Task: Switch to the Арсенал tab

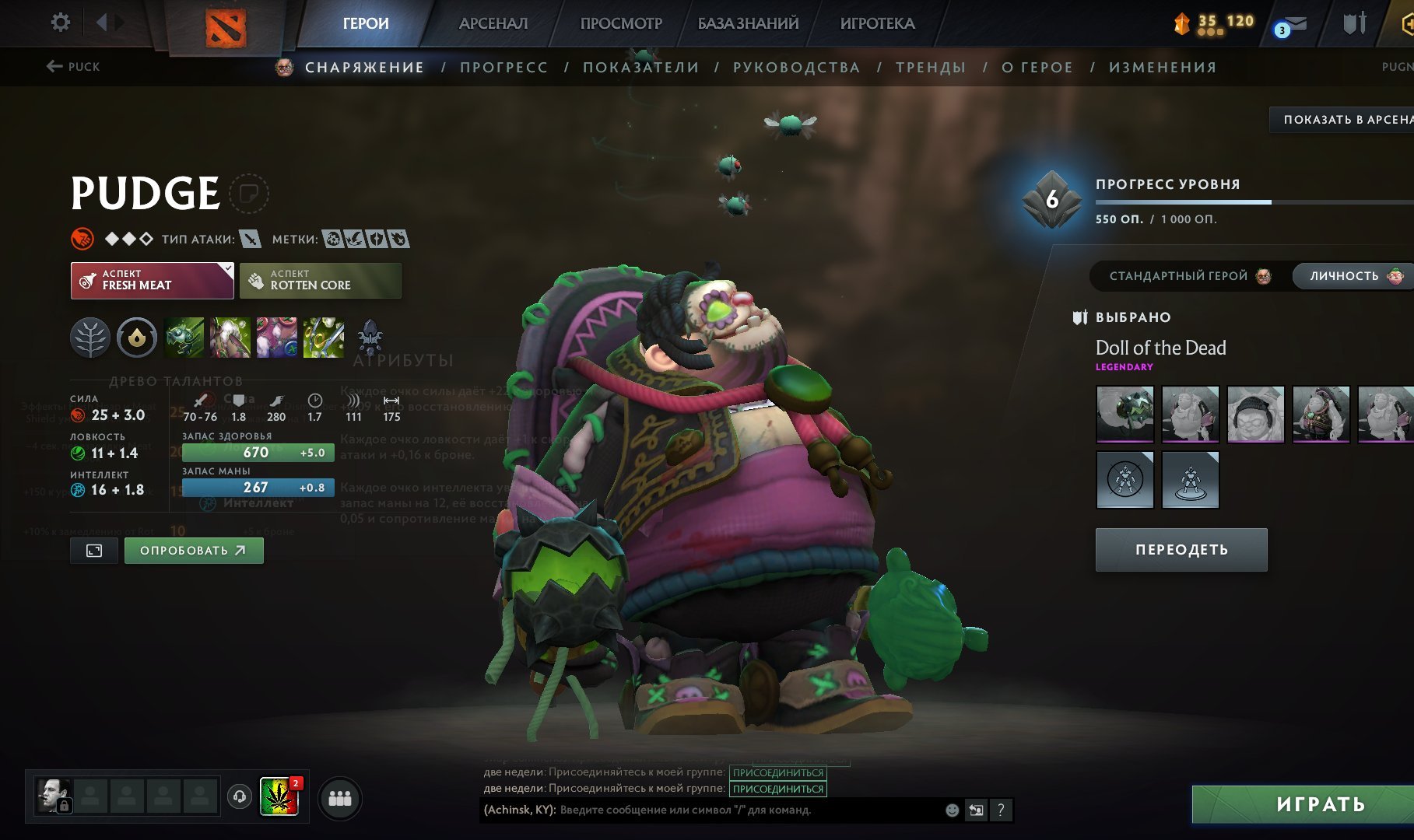Action: (493, 23)
